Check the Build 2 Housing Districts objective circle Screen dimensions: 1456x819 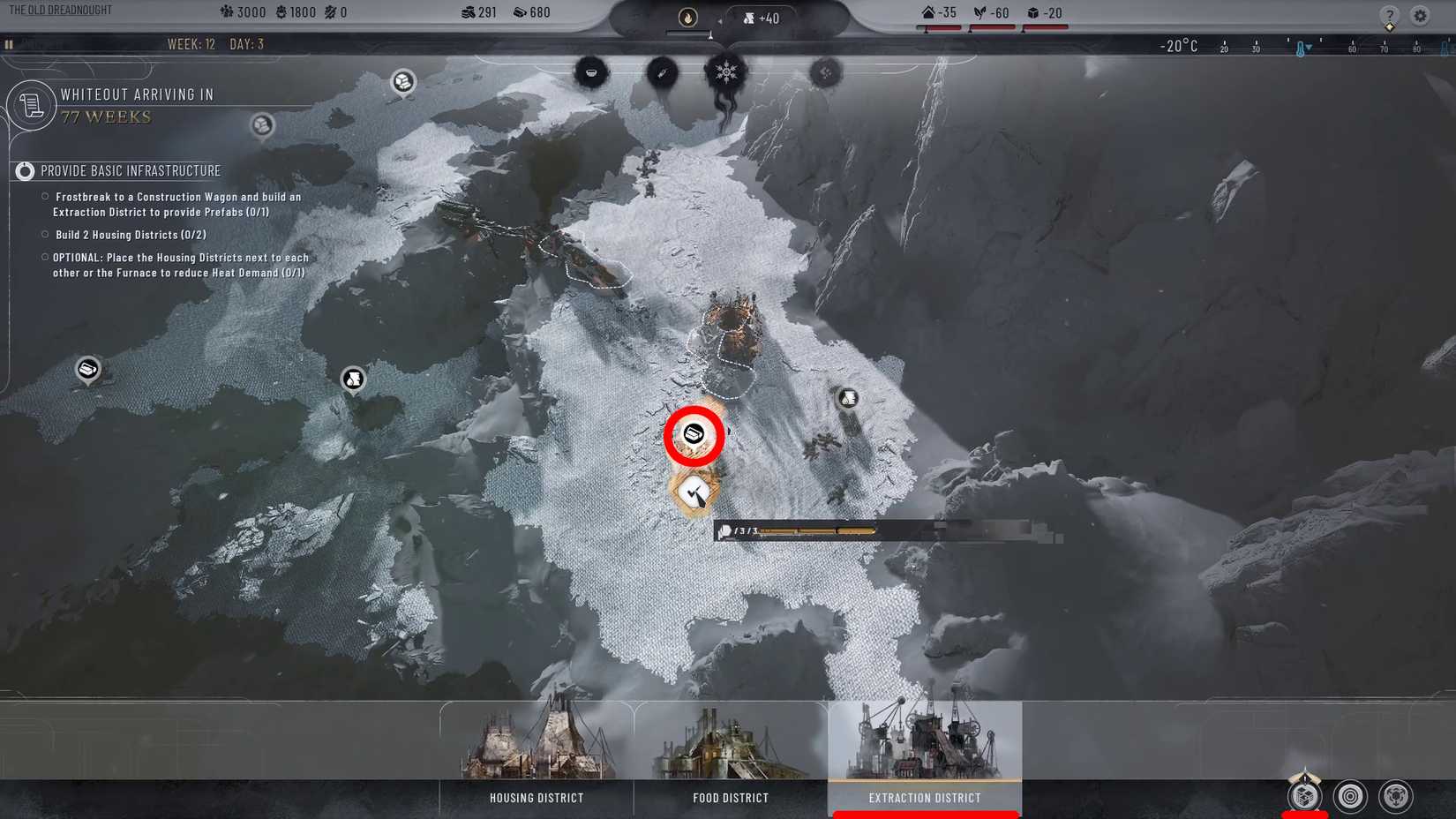pyautogui.click(x=44, y=233)
